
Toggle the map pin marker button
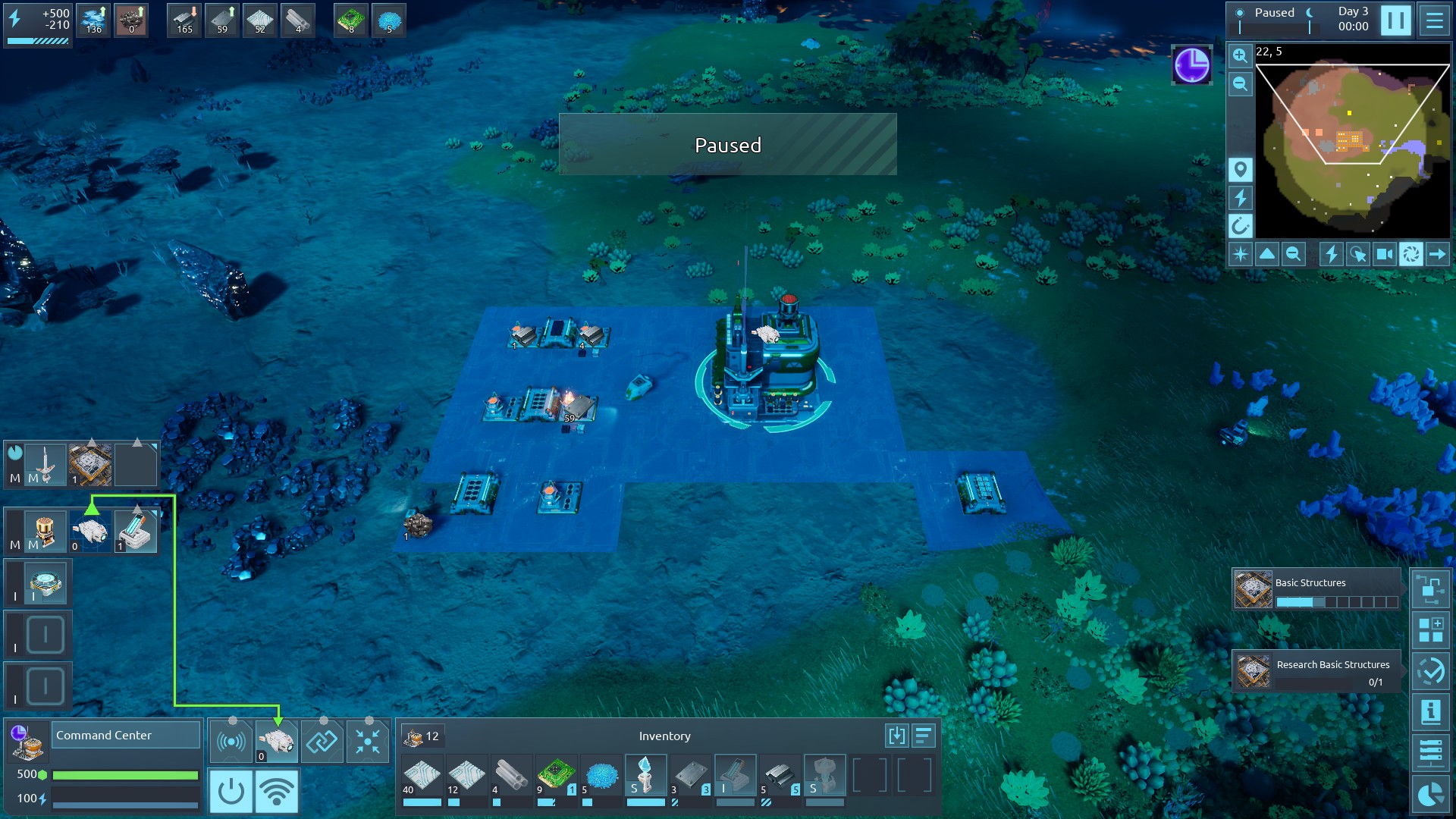(1240, 169)
